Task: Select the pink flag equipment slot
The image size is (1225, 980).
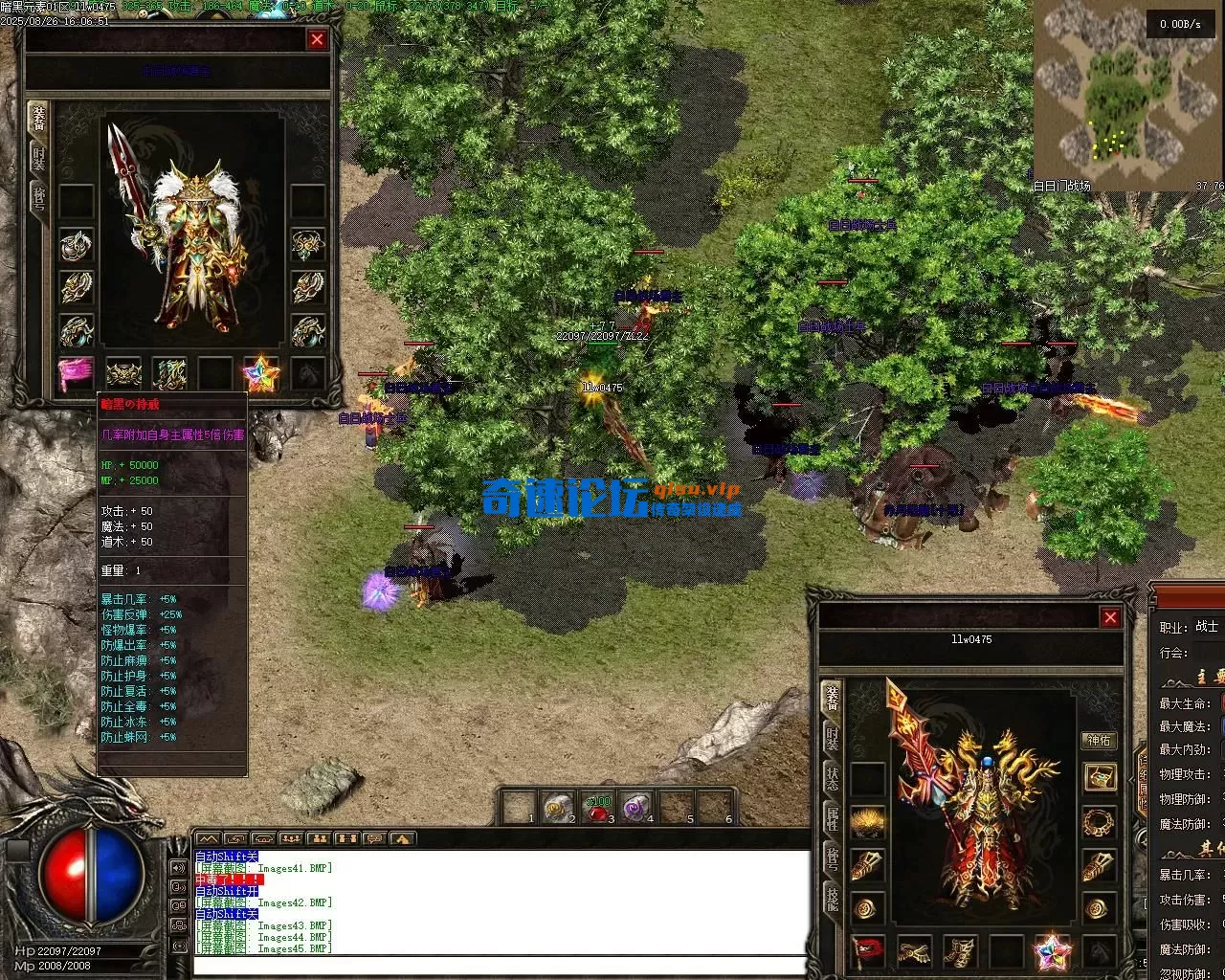Action: tap(76, 374)
